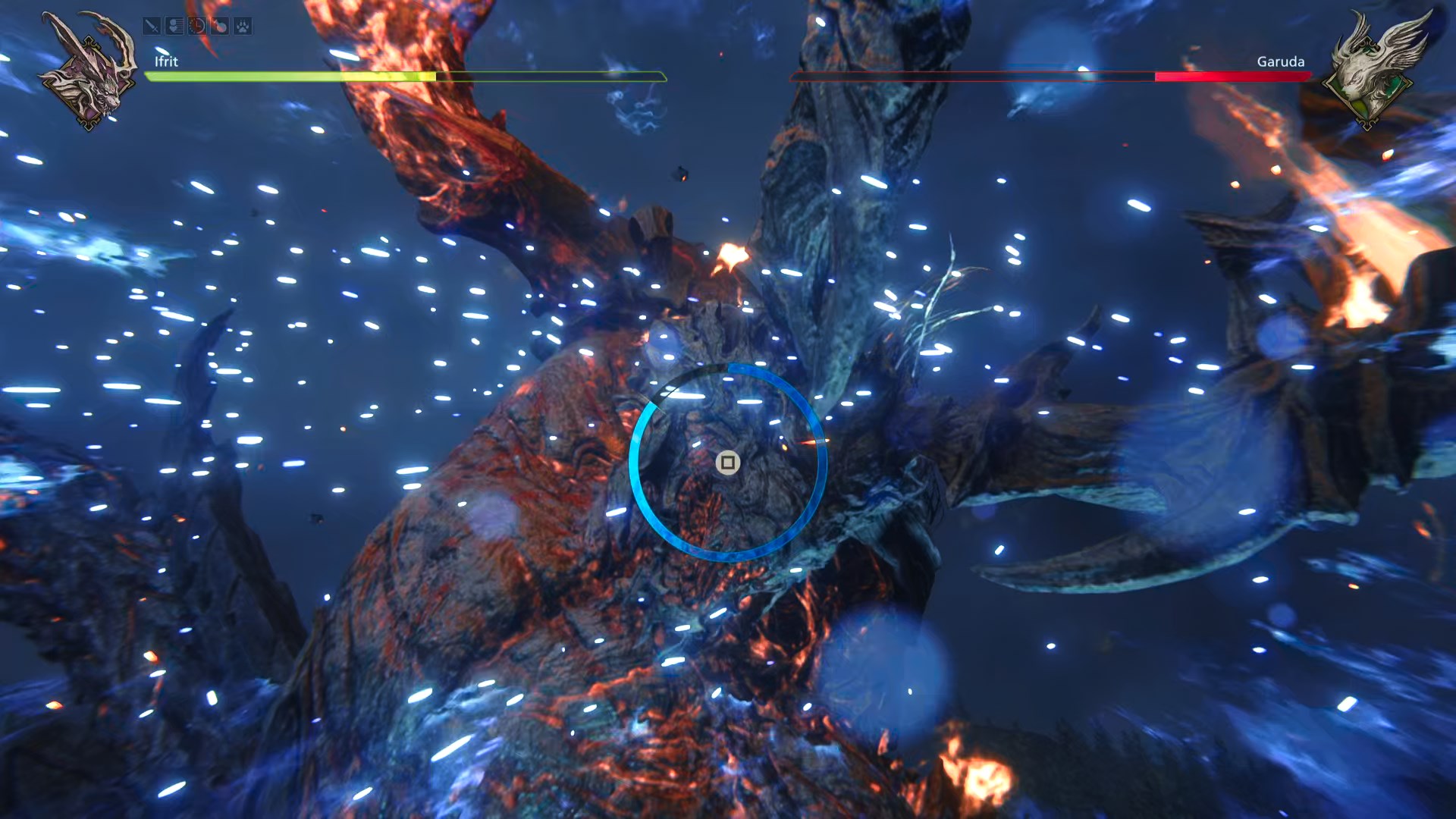
Task: Click the sword accessory icon
Action: click(152, 27)
